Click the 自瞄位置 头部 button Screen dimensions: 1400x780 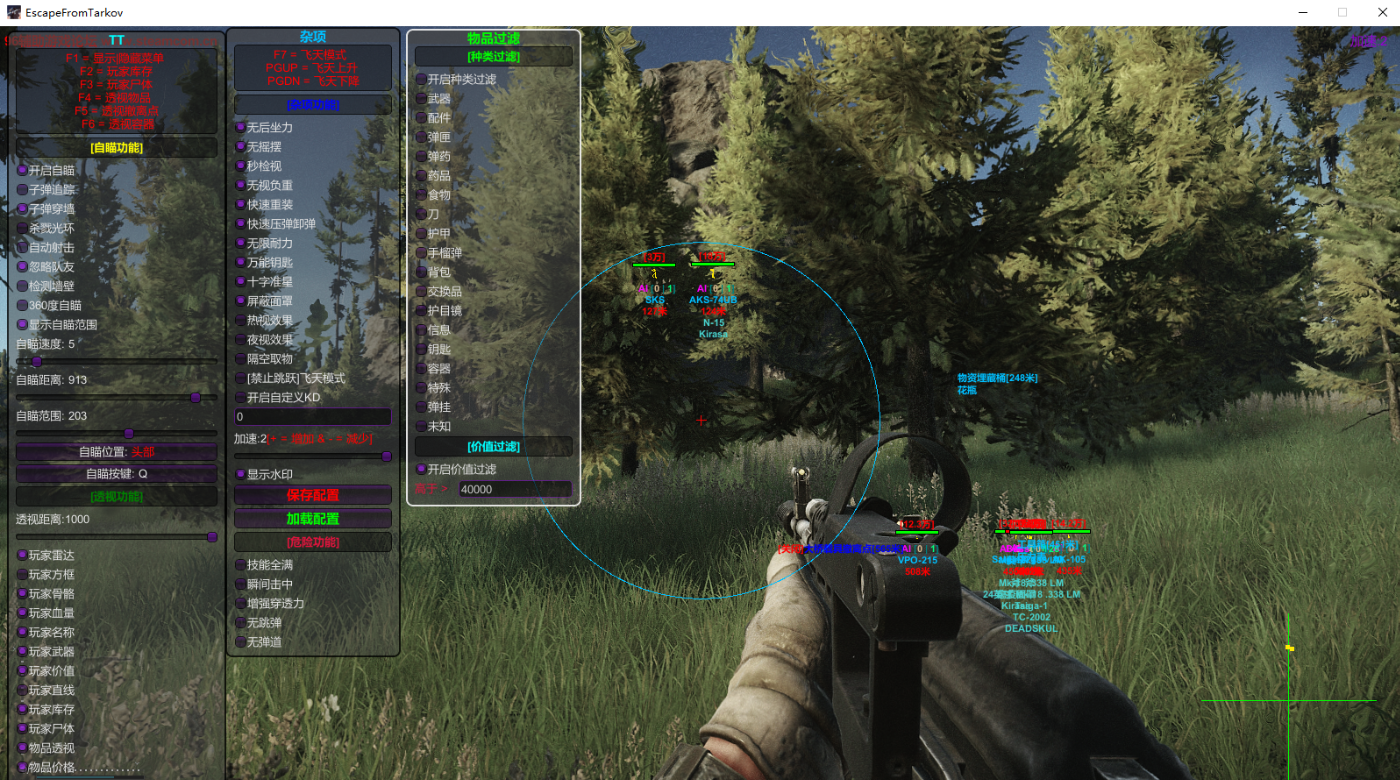[x=116, y=452]
